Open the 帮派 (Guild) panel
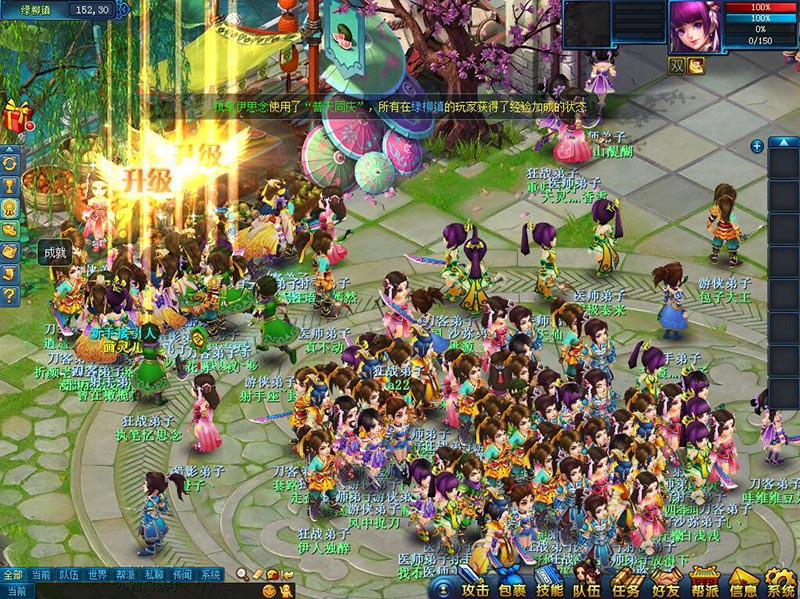 pyautogui.click(x=704, y=586)
